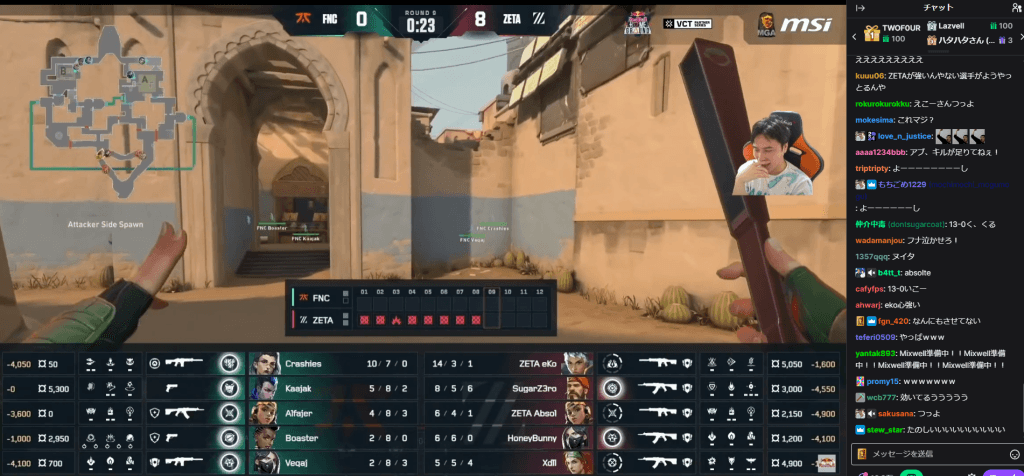Open kuuu06's chat username
Screen dimensions: 1024x476
(870, 74)
